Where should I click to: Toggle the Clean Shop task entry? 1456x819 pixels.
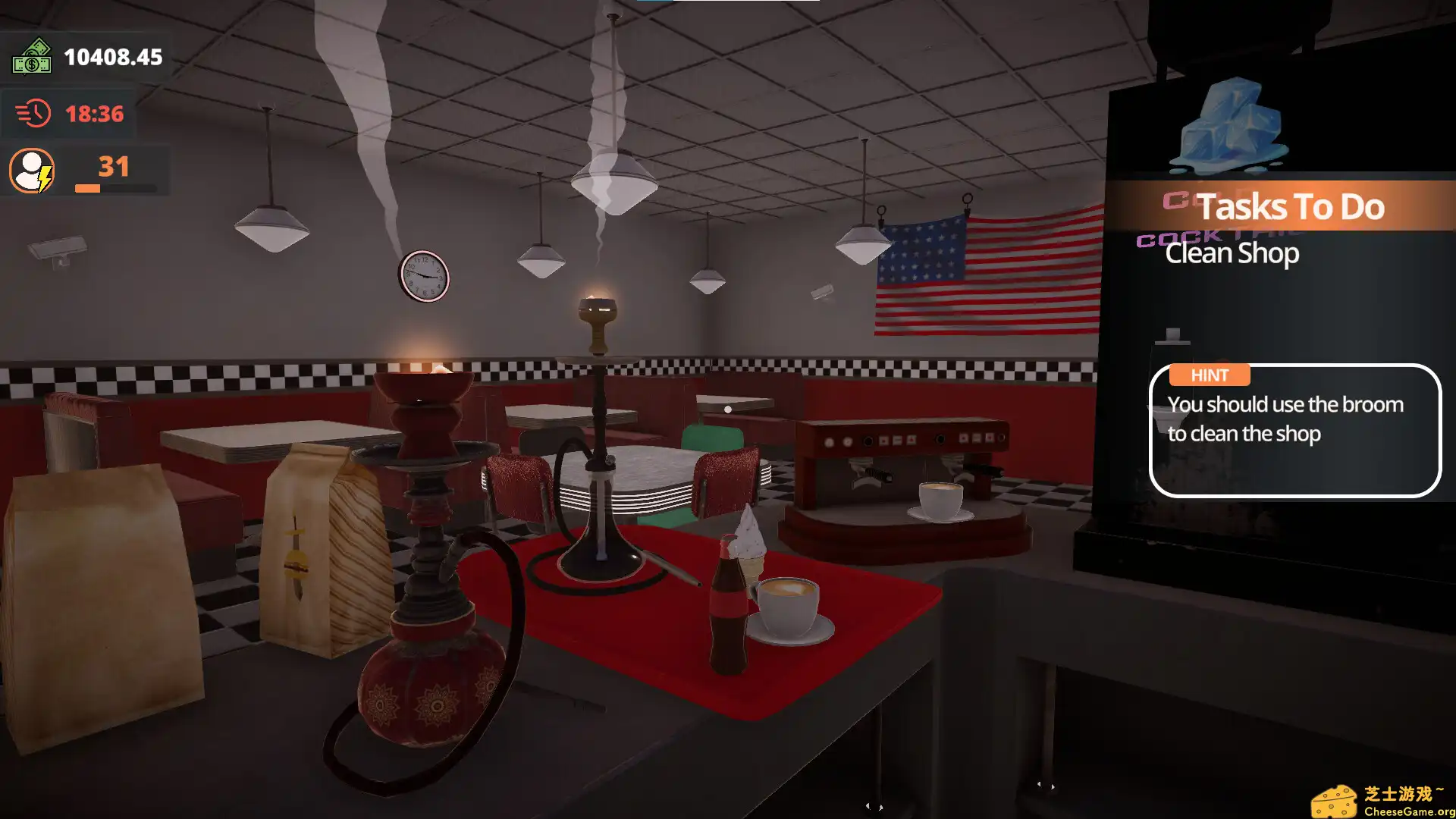(1232, 253)
